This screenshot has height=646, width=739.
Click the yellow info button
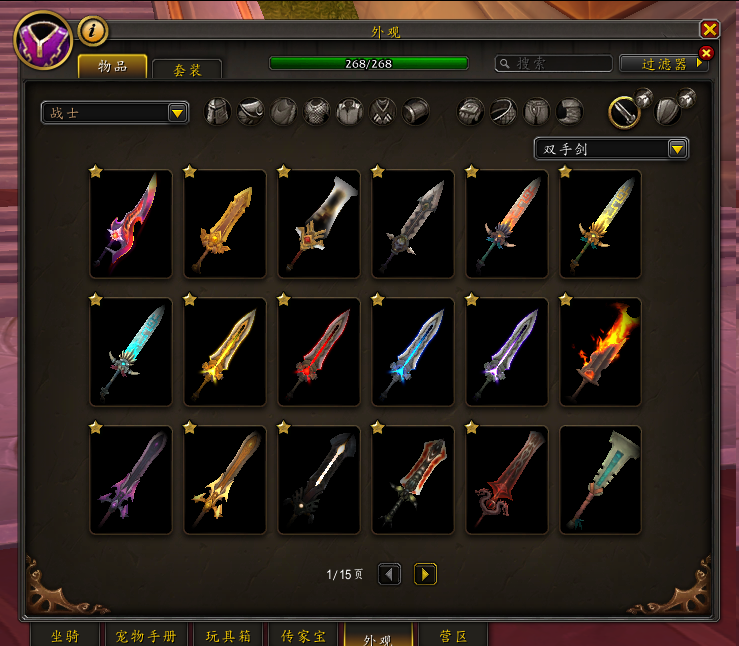click(93, 31)
